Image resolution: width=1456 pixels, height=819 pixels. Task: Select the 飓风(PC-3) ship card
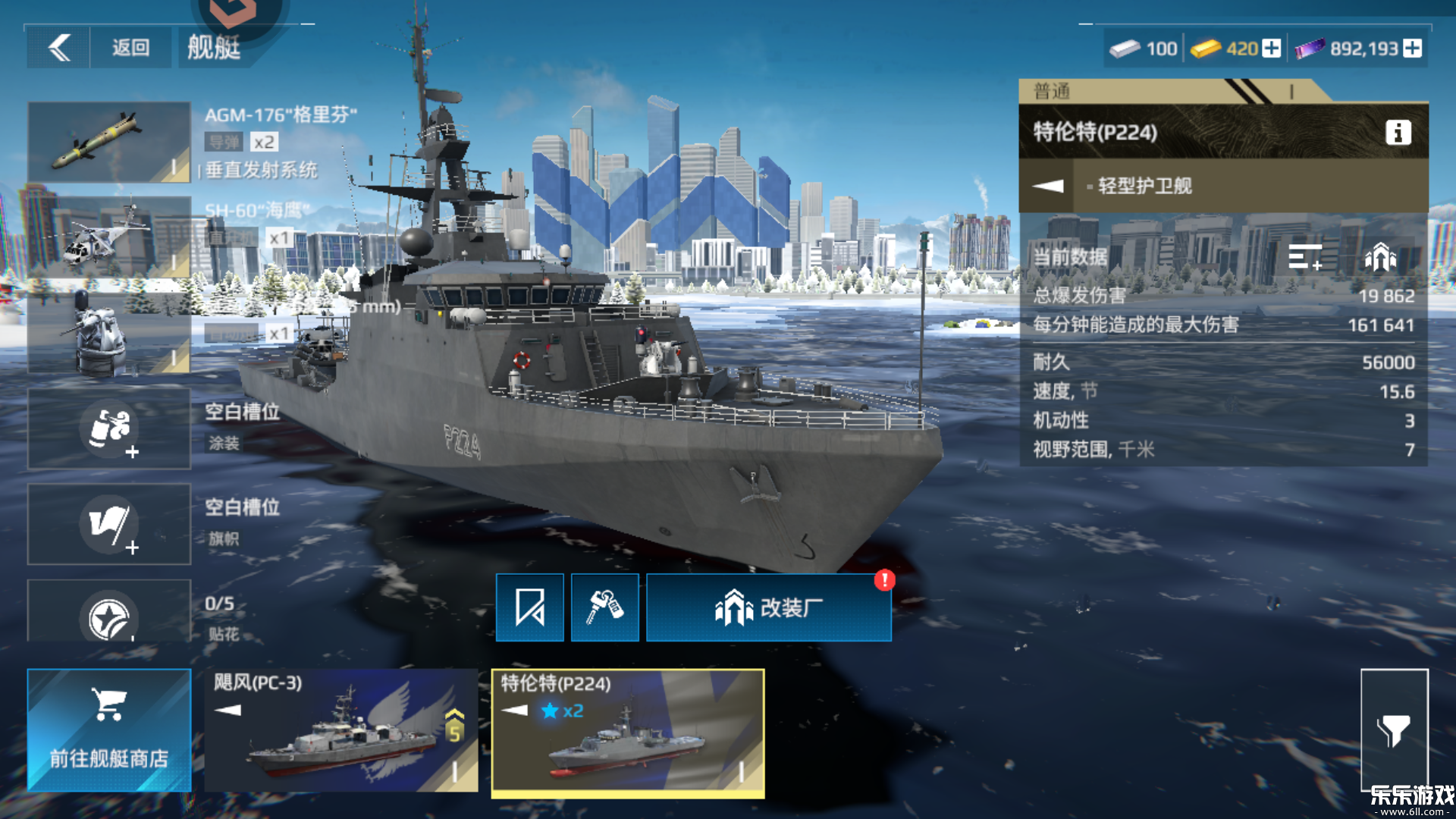(341, 730)
